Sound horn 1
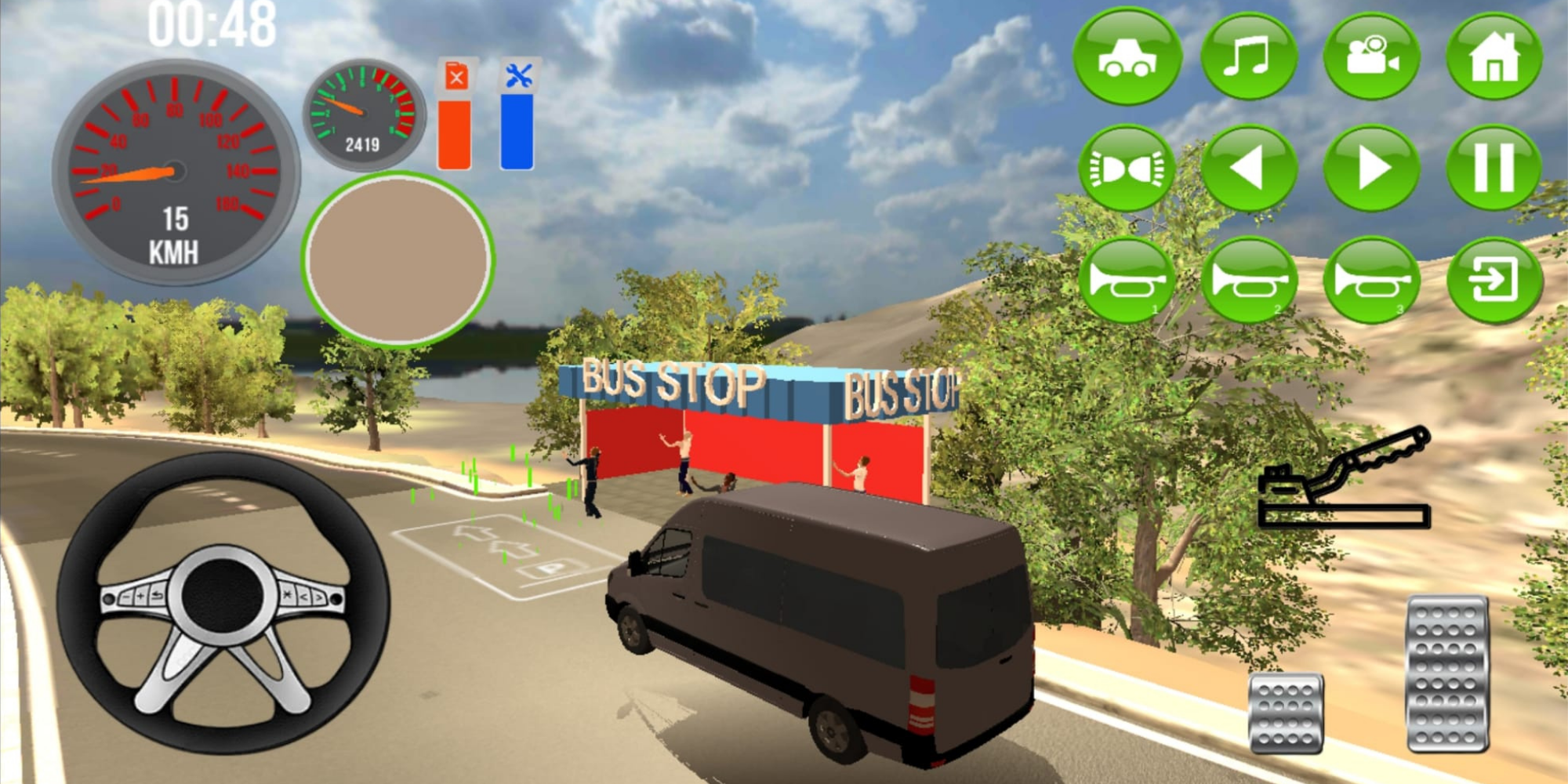Viewport: 1568px width, 784px height. 1127,280
